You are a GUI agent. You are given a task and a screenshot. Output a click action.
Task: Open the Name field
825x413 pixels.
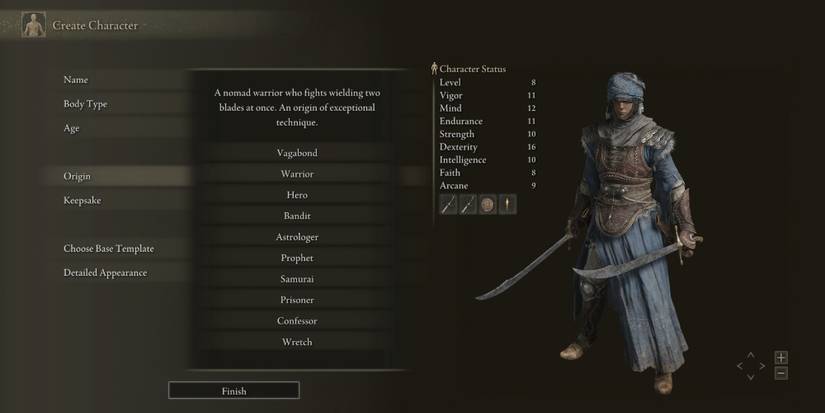click(76, 80)
